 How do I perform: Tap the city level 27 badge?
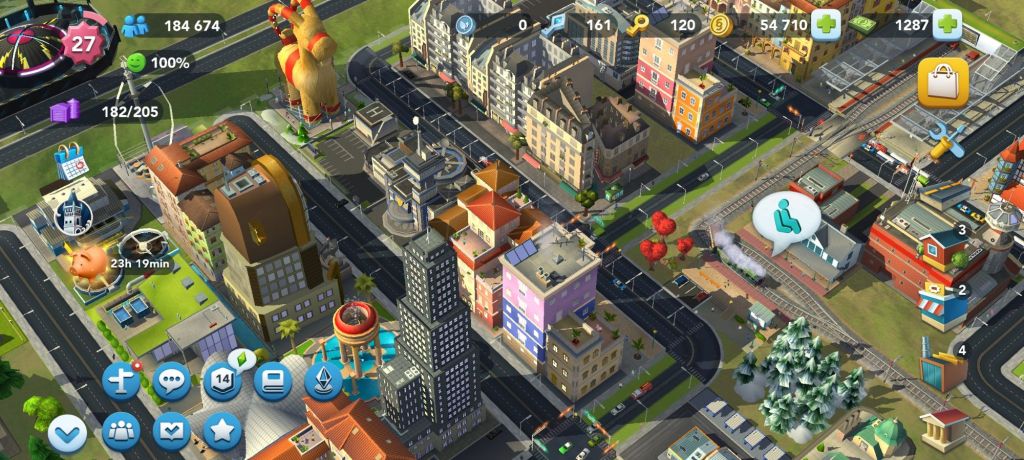click(82, 43)
